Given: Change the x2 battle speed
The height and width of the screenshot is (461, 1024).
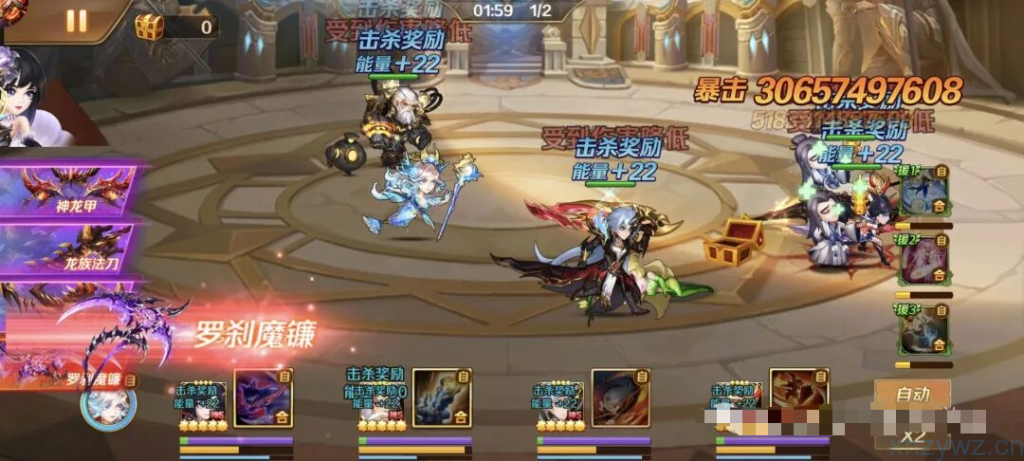Looking at the screenshot, I should point(911,435).
